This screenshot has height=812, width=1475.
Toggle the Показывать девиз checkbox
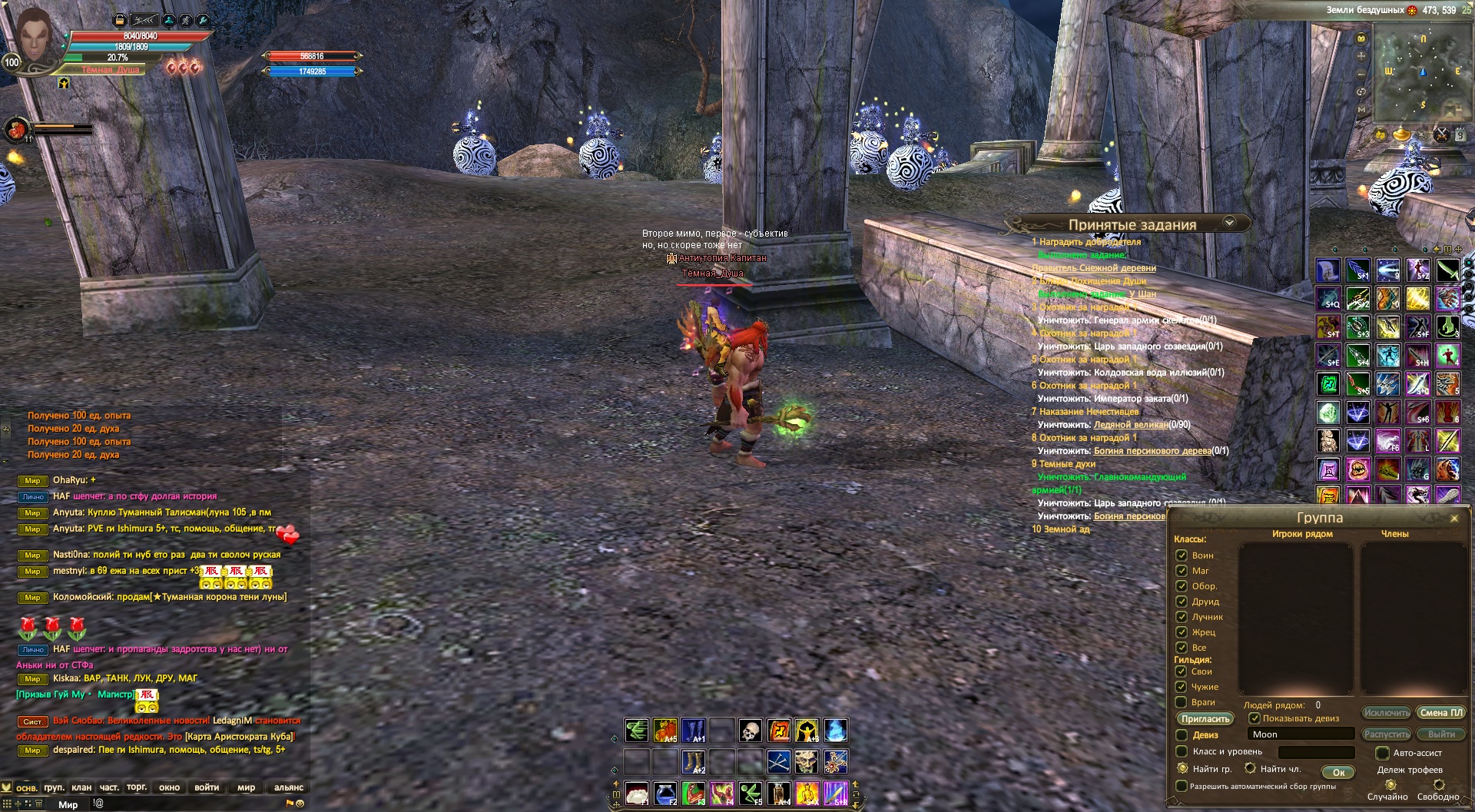(x=1255, y=718)
